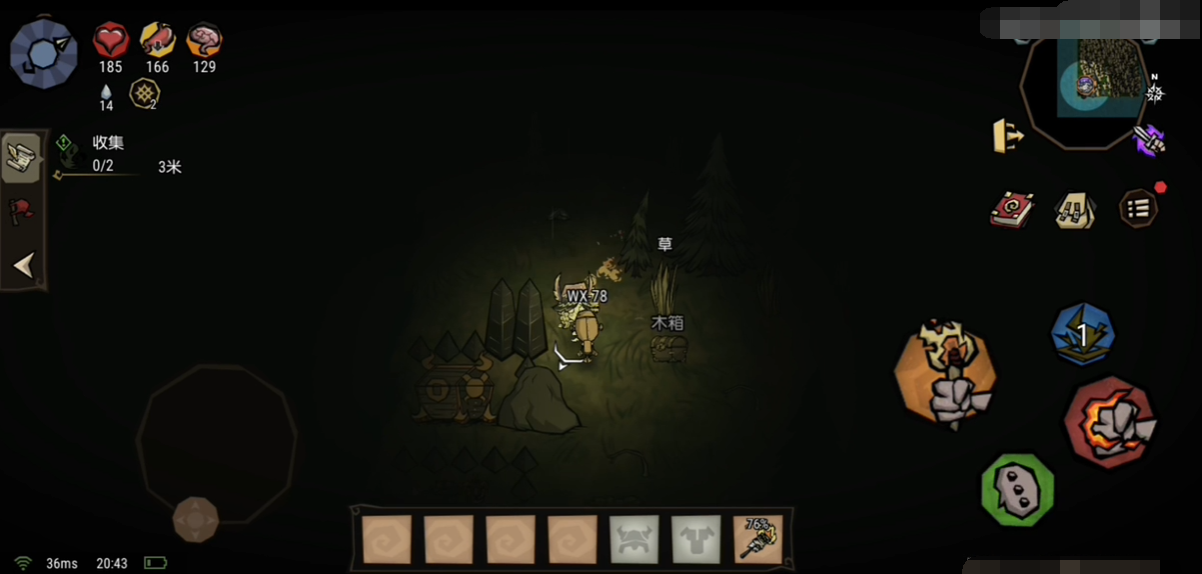Image resolution: width=1202 pixels, height=574 pixels.
Task: Attack with the flaming fist button
Action: click(x=1110, y=422)
